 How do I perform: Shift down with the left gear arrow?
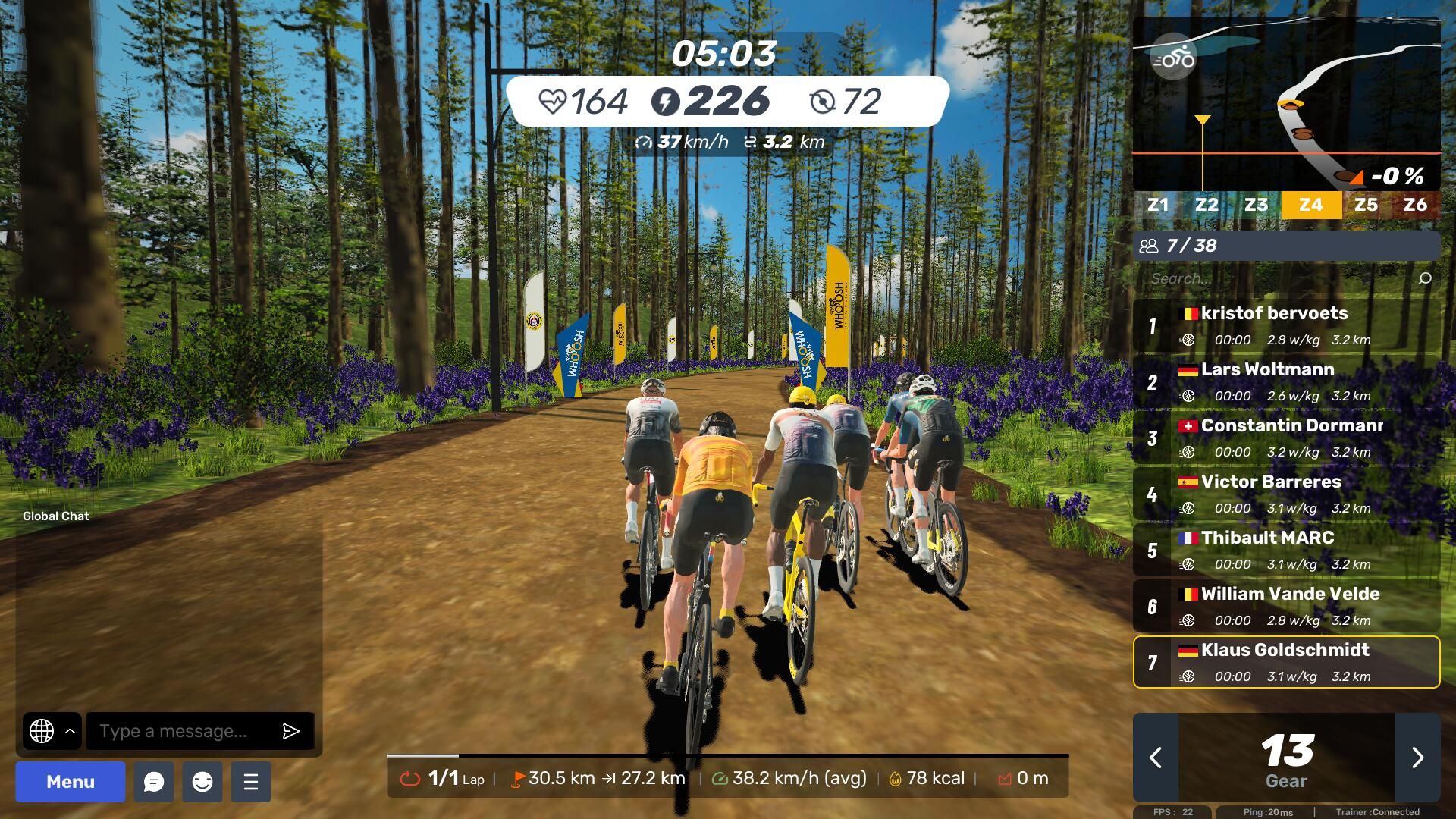tap(1156, 758)
